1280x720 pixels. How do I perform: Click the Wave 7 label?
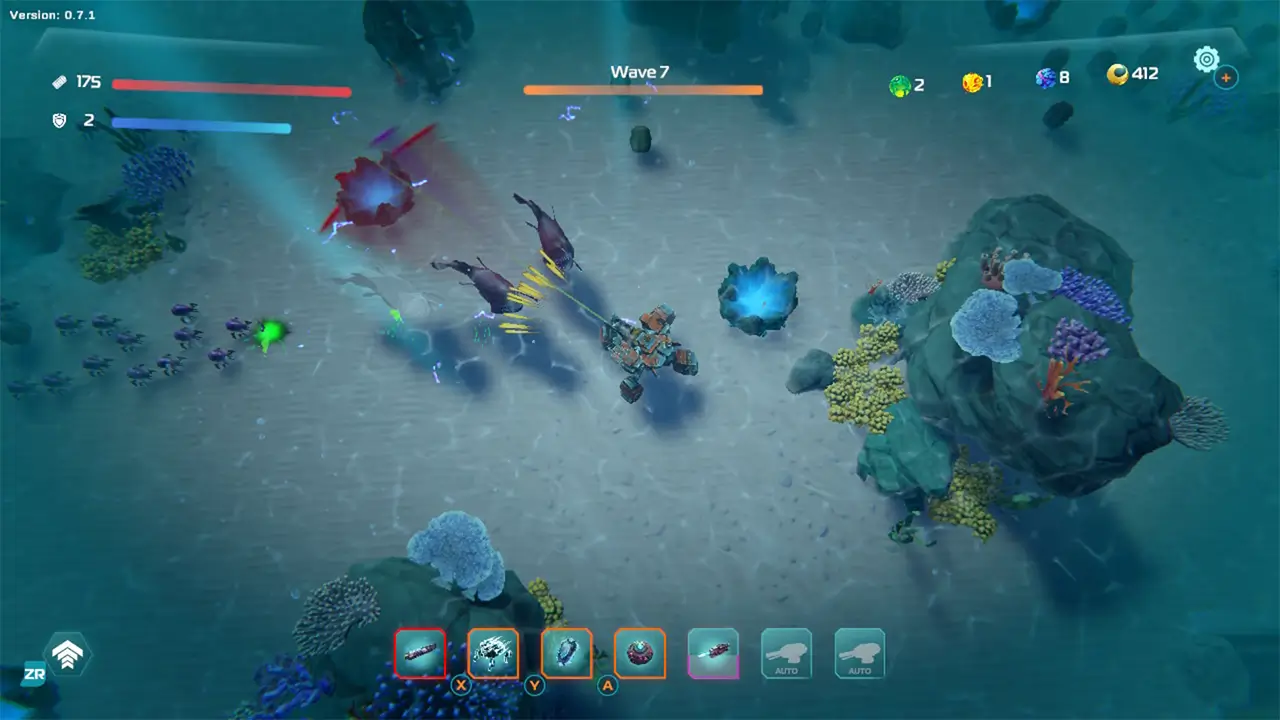coord(640,71)
